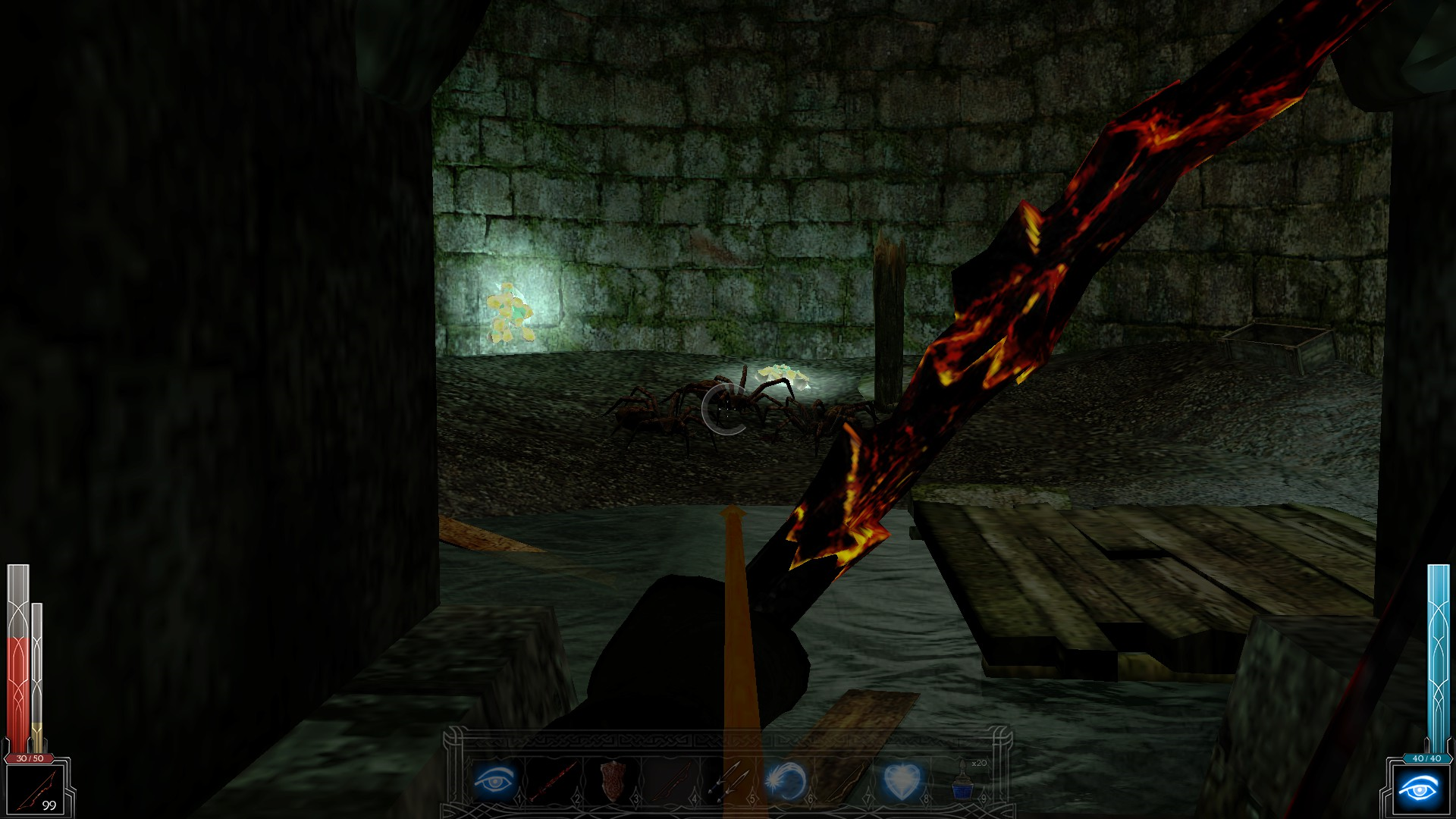1456x819 pixels.
Task: Click the equipped bow box showing 99 arrows
Action: (36, 789)
